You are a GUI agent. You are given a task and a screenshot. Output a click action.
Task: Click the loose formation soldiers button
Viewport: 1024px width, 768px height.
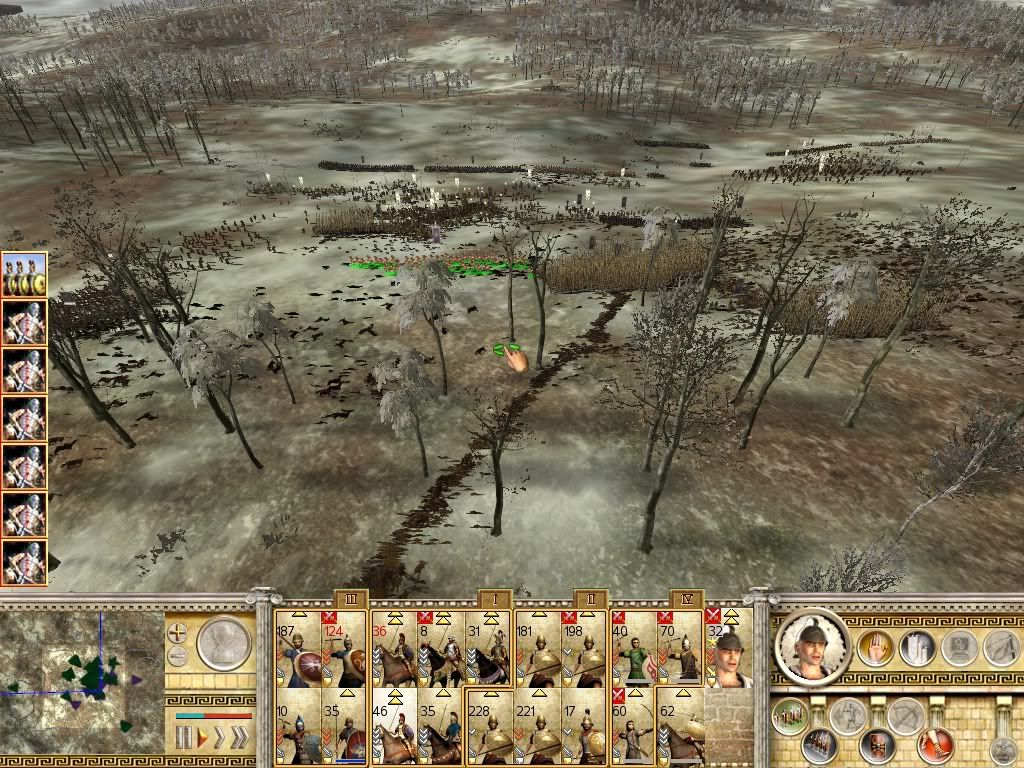tap(790, 716)
